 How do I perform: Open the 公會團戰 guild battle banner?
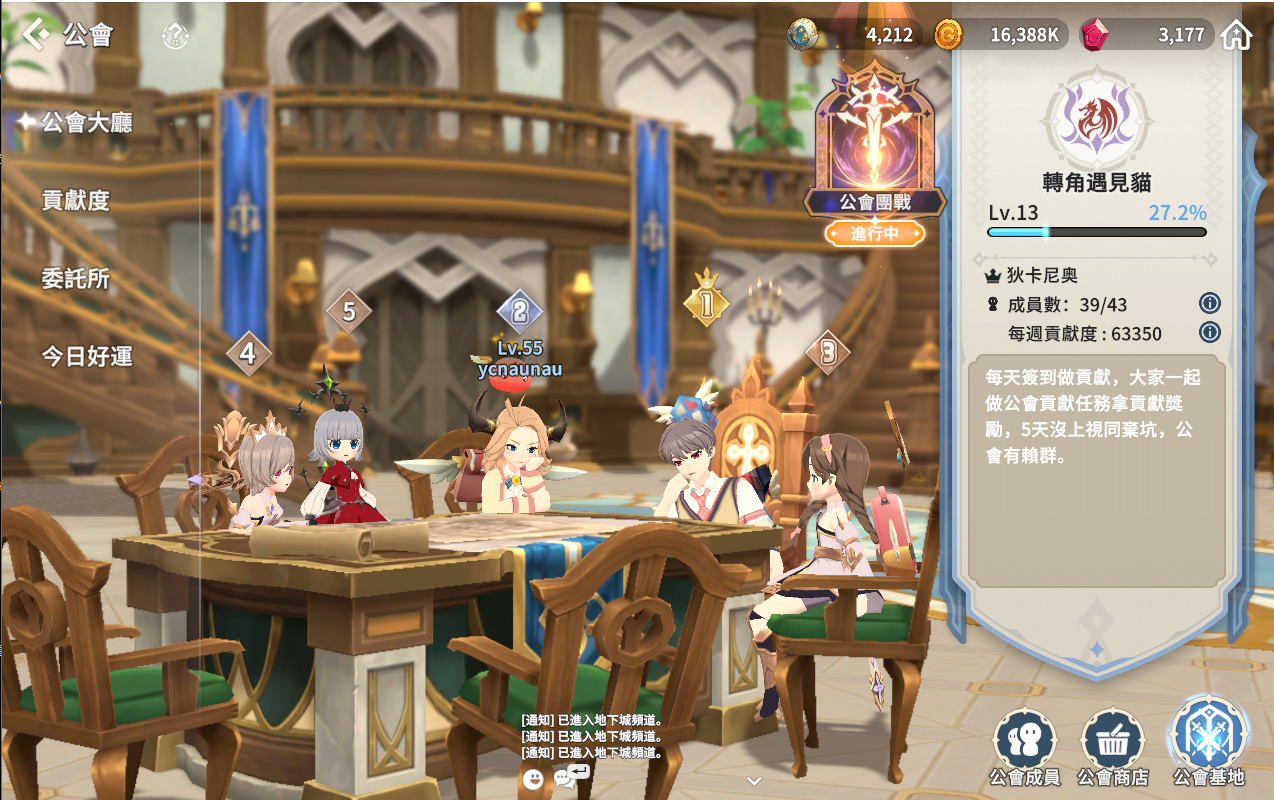875,150
